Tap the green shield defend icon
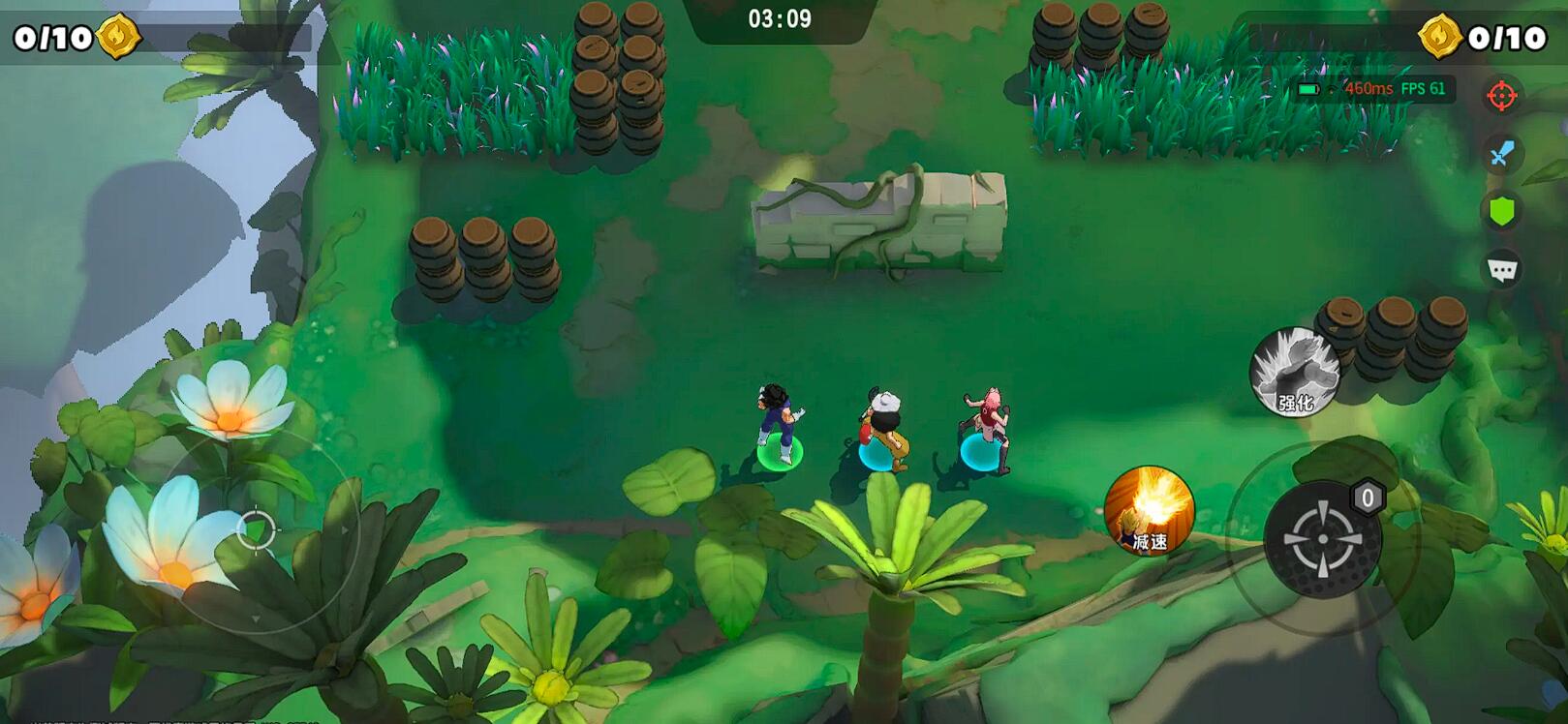1568x724 pixels. point(1501,211)
